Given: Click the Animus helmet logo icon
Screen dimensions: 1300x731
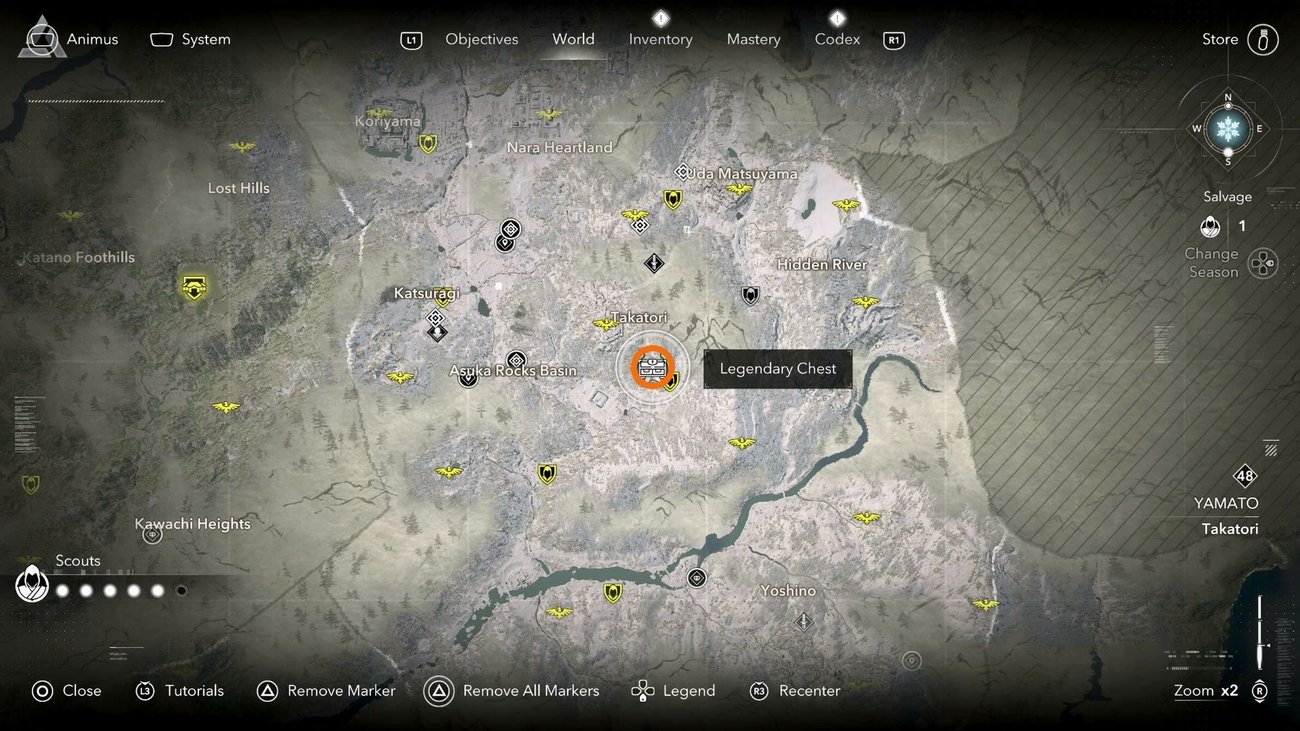Looking at the screenshot, I should point(40,37).
